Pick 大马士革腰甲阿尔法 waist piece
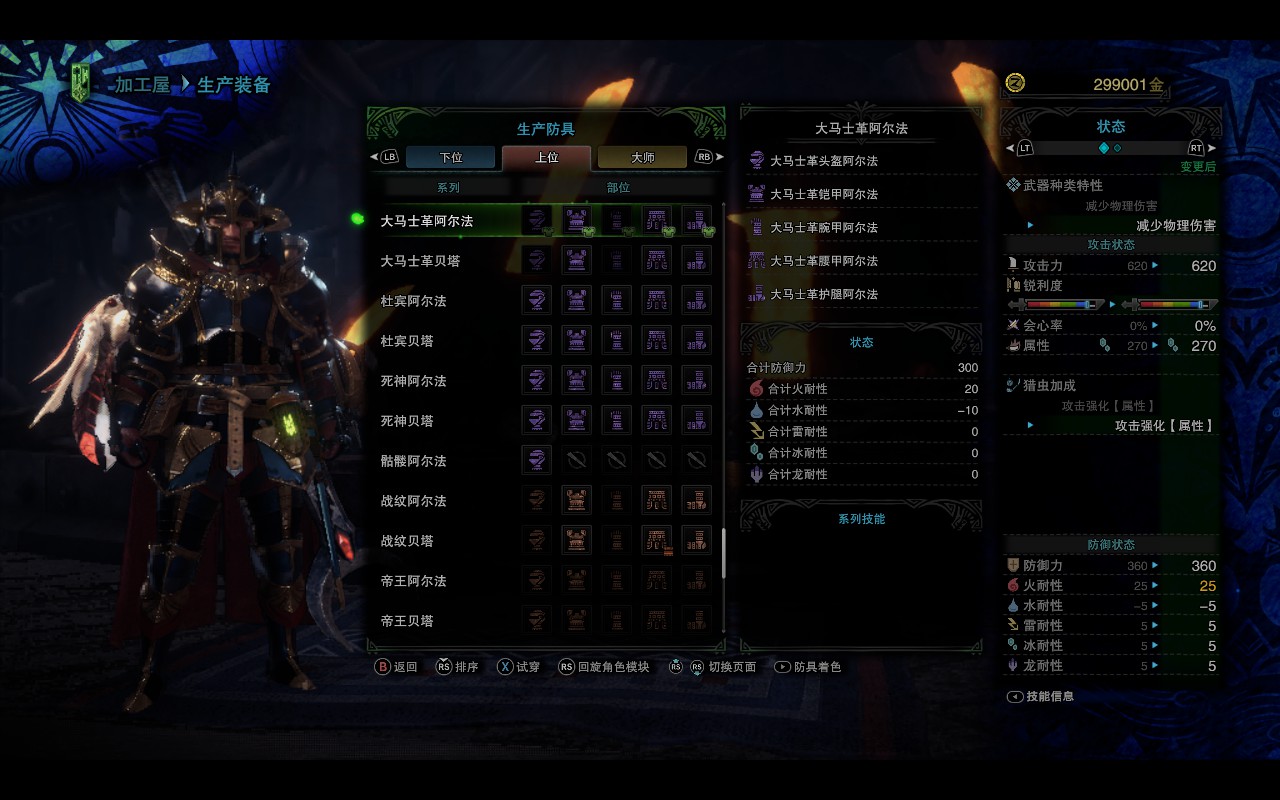Viewport: 1280px width, 800px height. coord(823,261)
